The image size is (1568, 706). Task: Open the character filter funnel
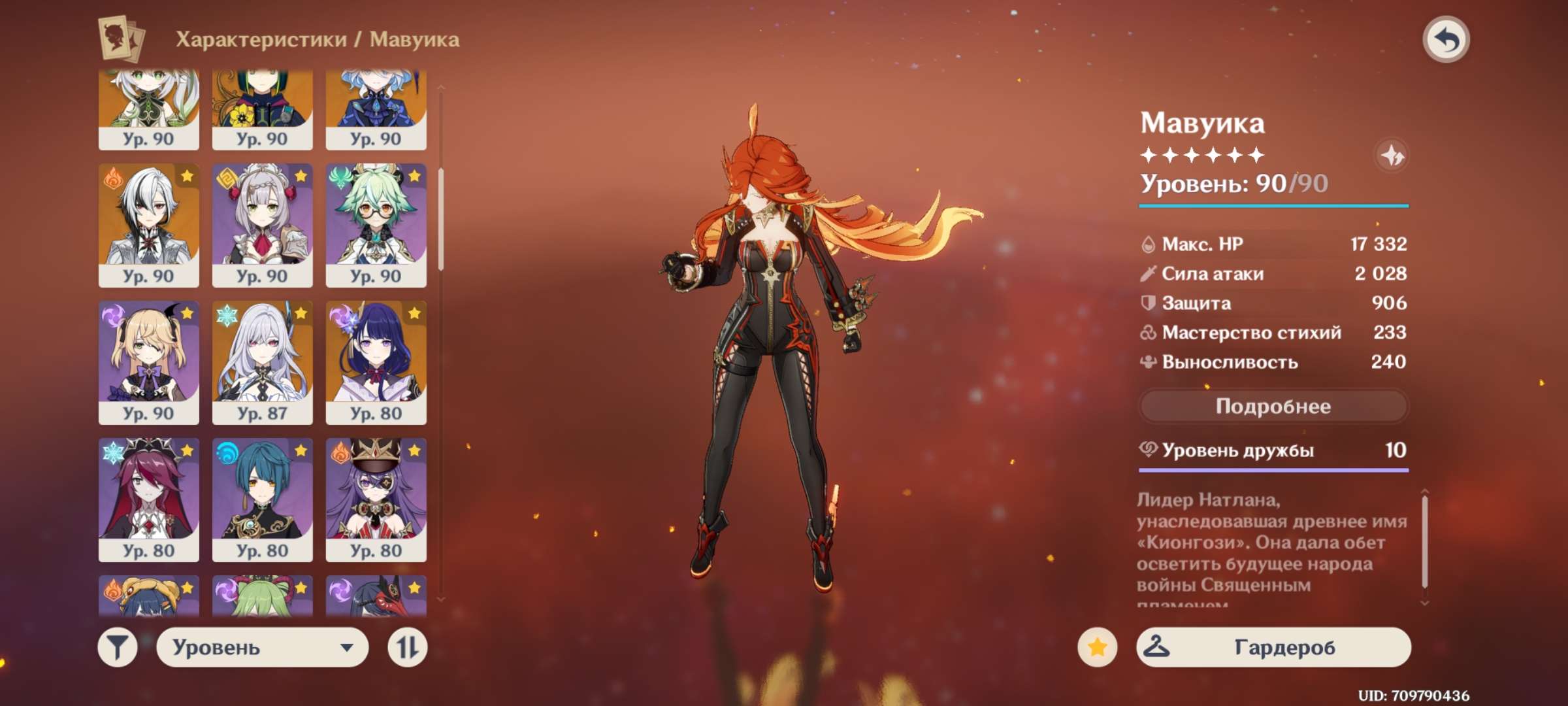(118, 648)
